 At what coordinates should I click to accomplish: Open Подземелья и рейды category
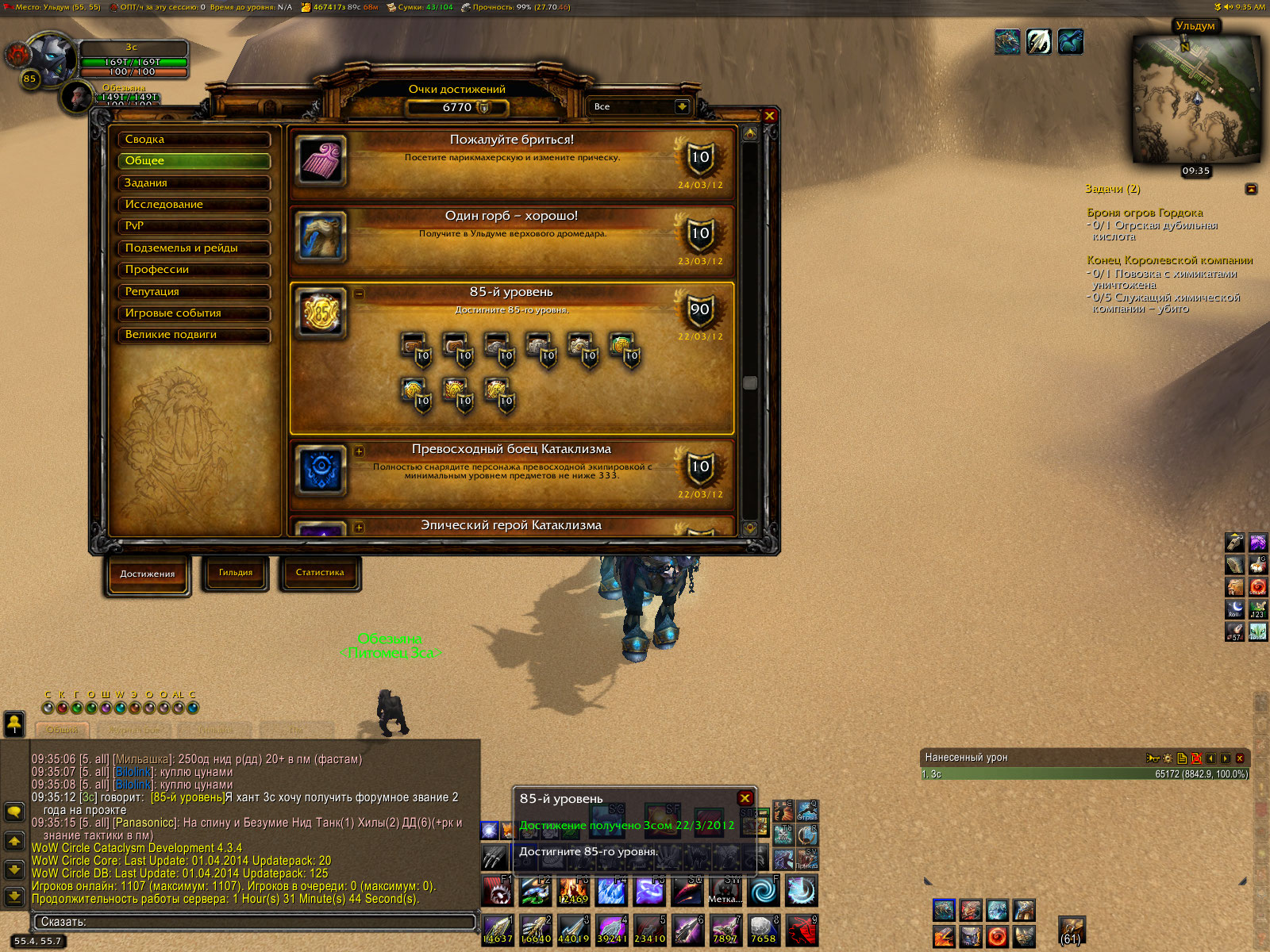[194, 248]
